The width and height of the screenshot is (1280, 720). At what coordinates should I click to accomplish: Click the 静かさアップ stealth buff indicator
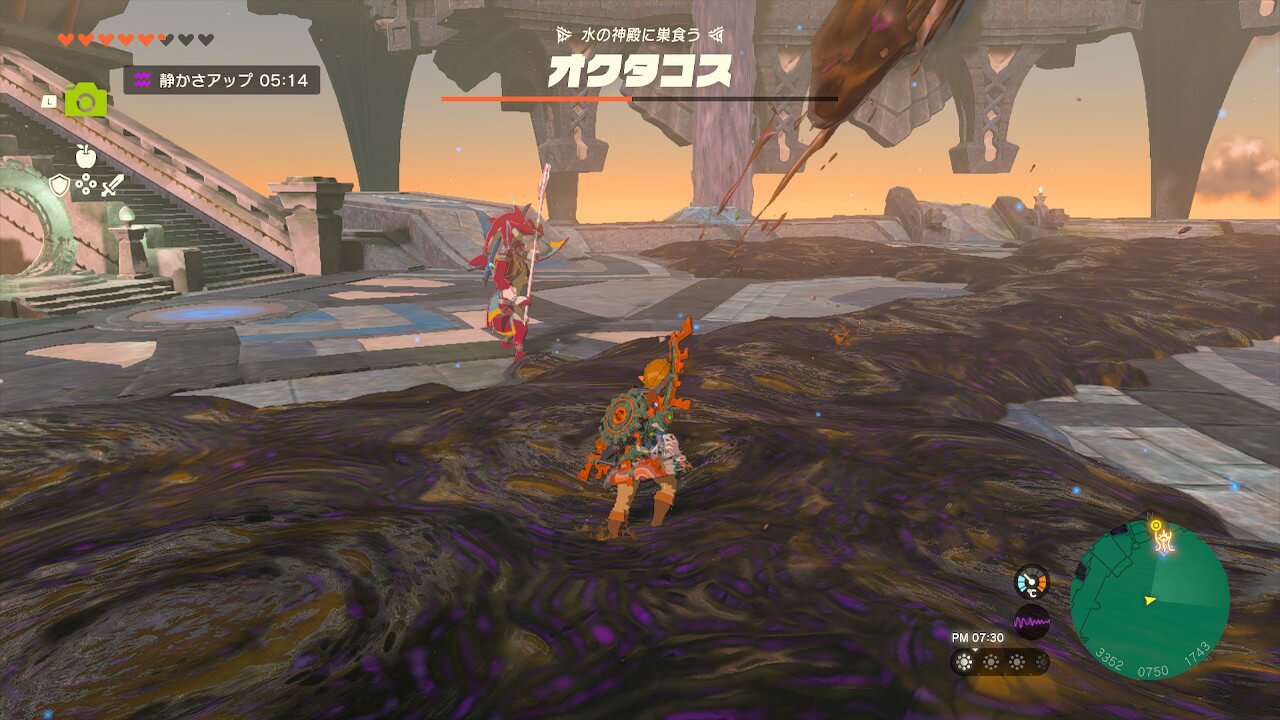click(221, 80)
